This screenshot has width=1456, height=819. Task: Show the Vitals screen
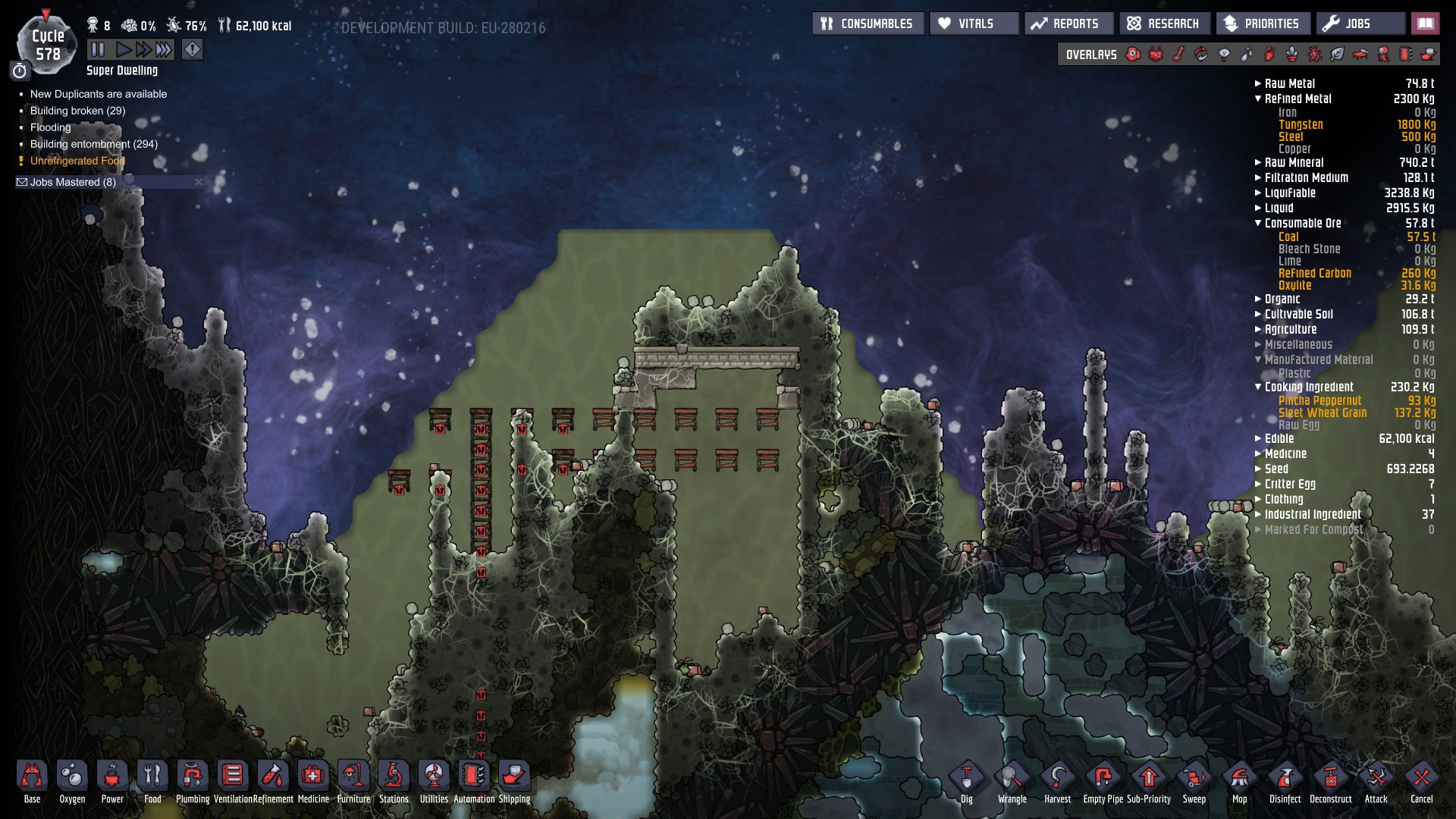tap(974, 24)
